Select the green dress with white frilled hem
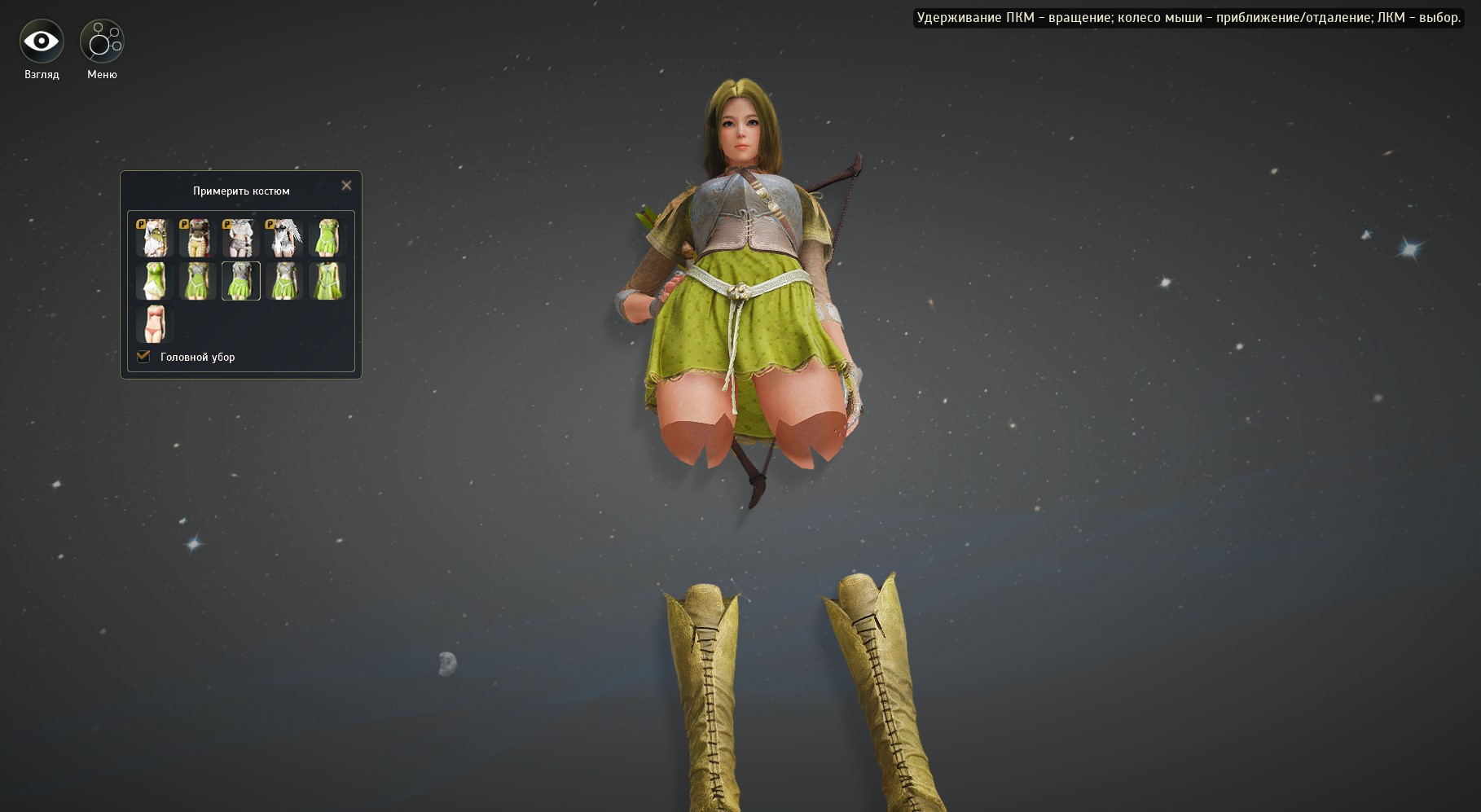This screenshot has height=812, width=1481. coord(154,281)
